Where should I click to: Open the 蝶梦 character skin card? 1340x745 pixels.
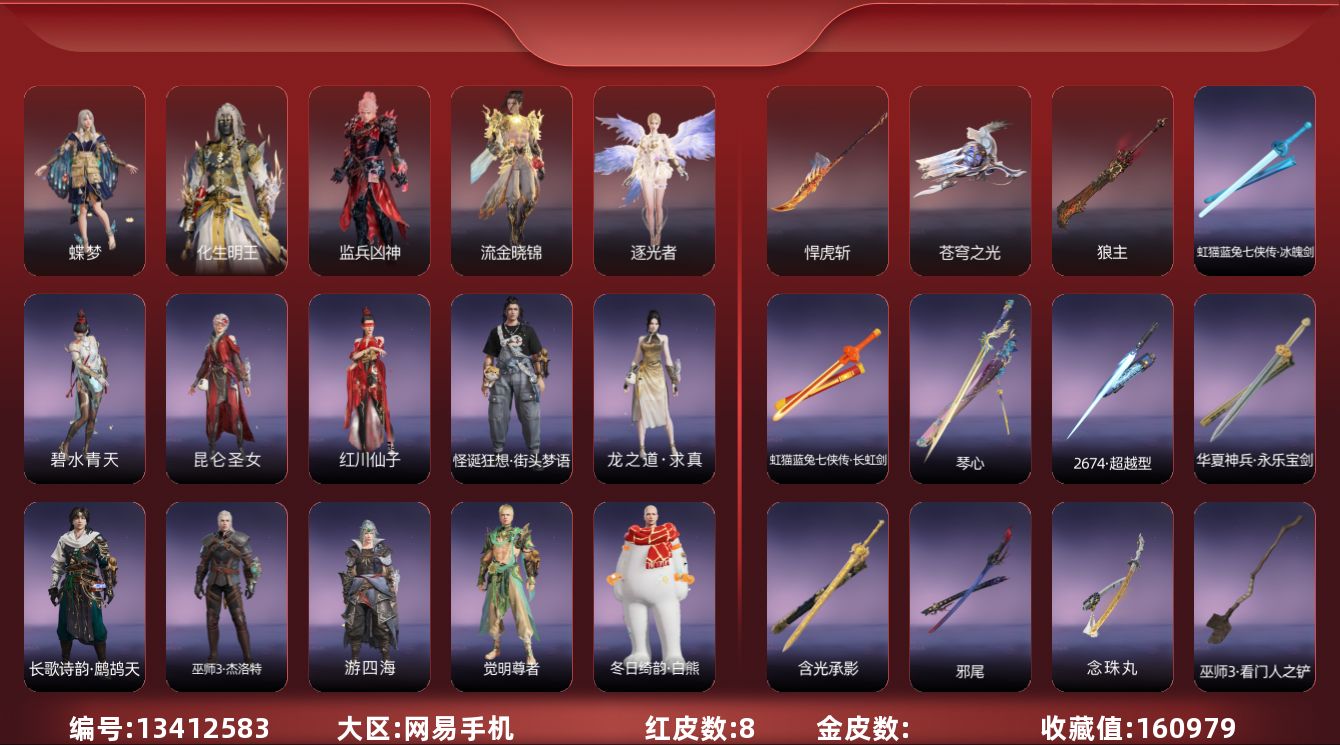click(84, 180)
